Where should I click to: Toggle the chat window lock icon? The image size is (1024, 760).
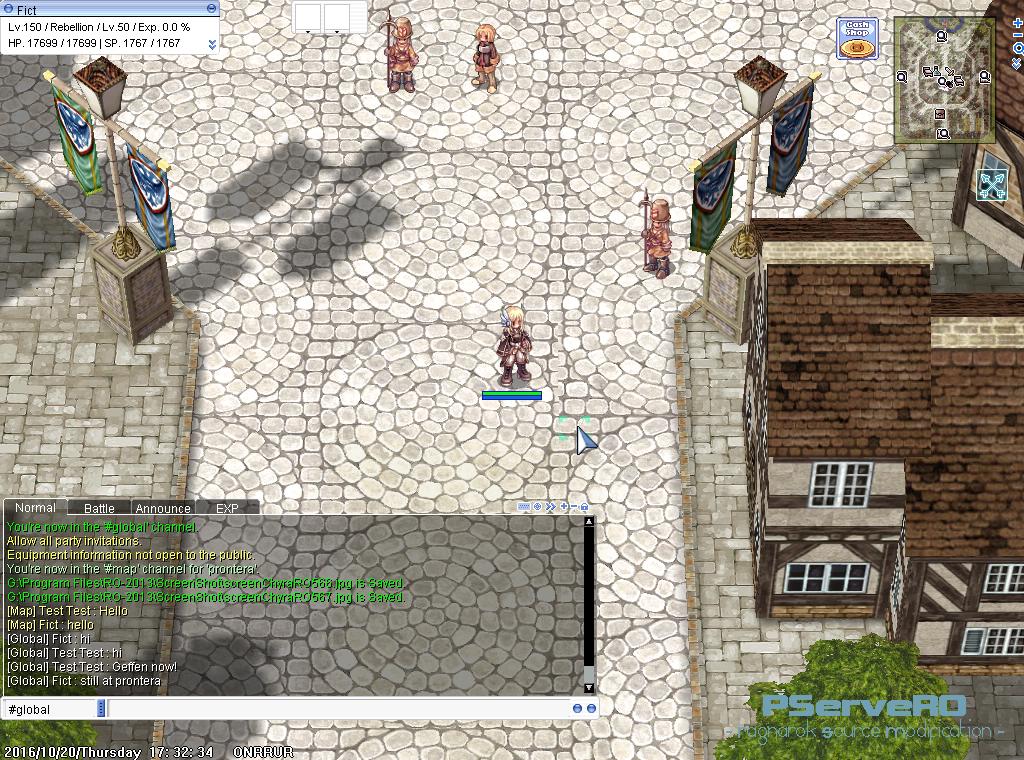[x=585, y=507]
